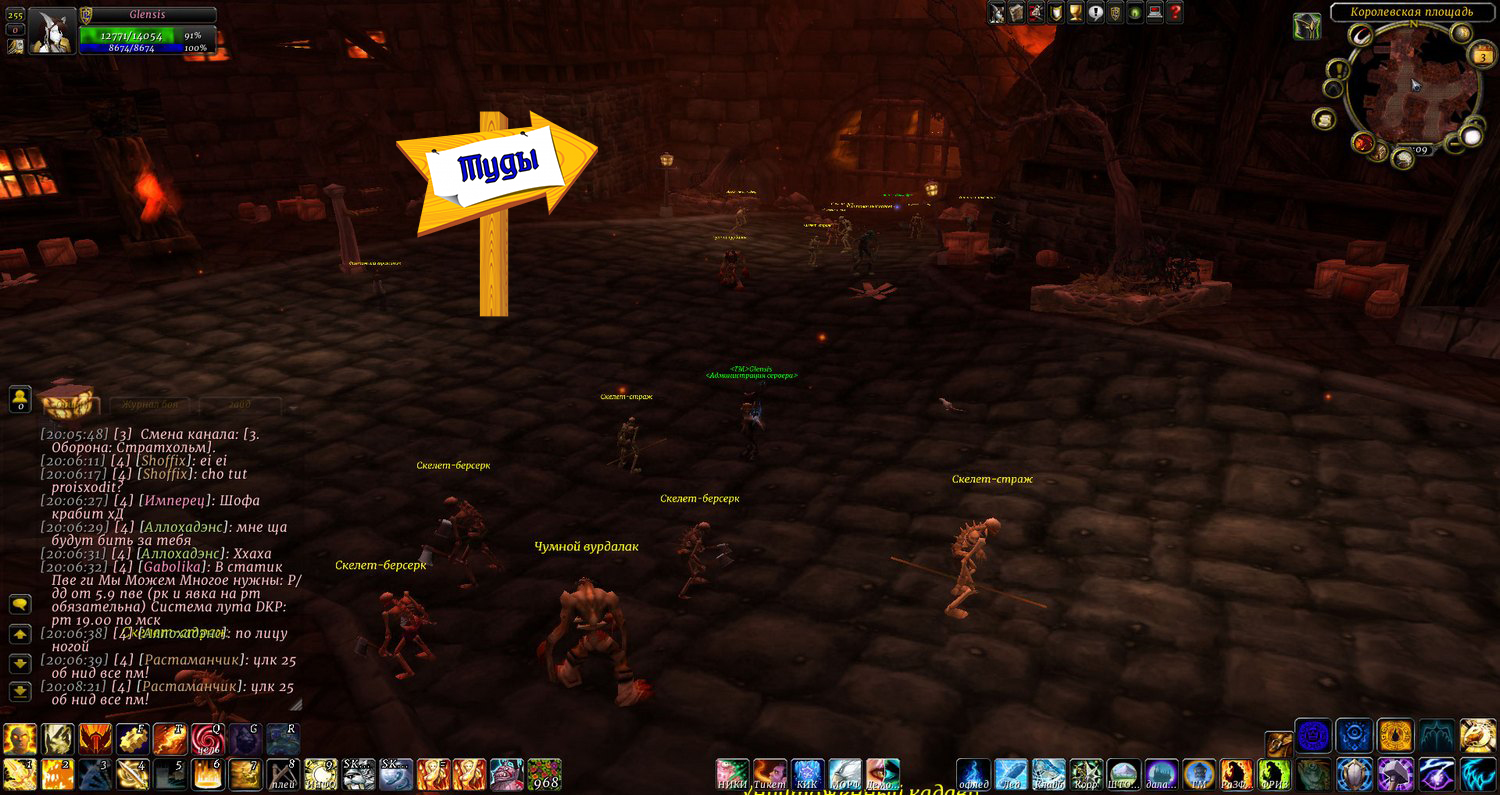Screen dimensions: 1500x795
Task: Open the achievements goblet button
Action: [1075, 13]
